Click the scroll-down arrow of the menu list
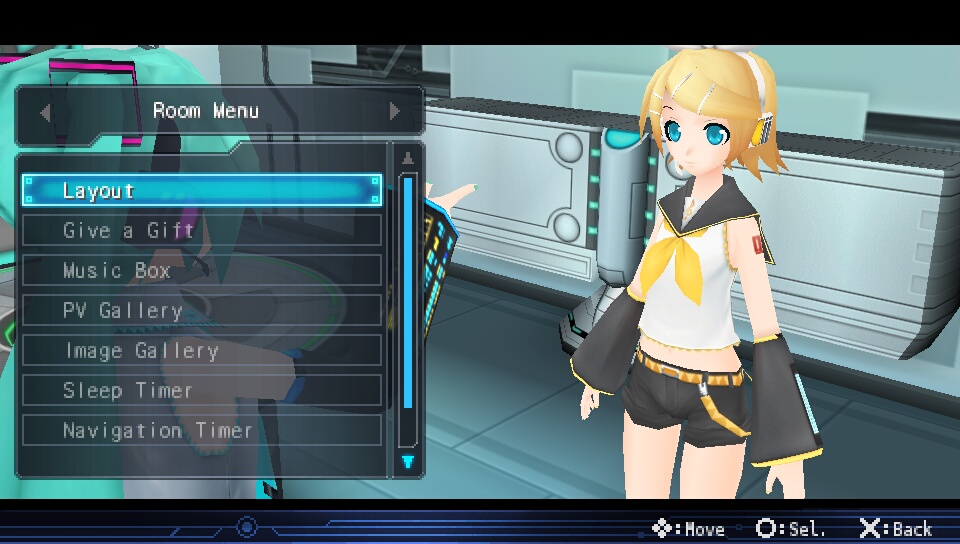 (407, 461)
